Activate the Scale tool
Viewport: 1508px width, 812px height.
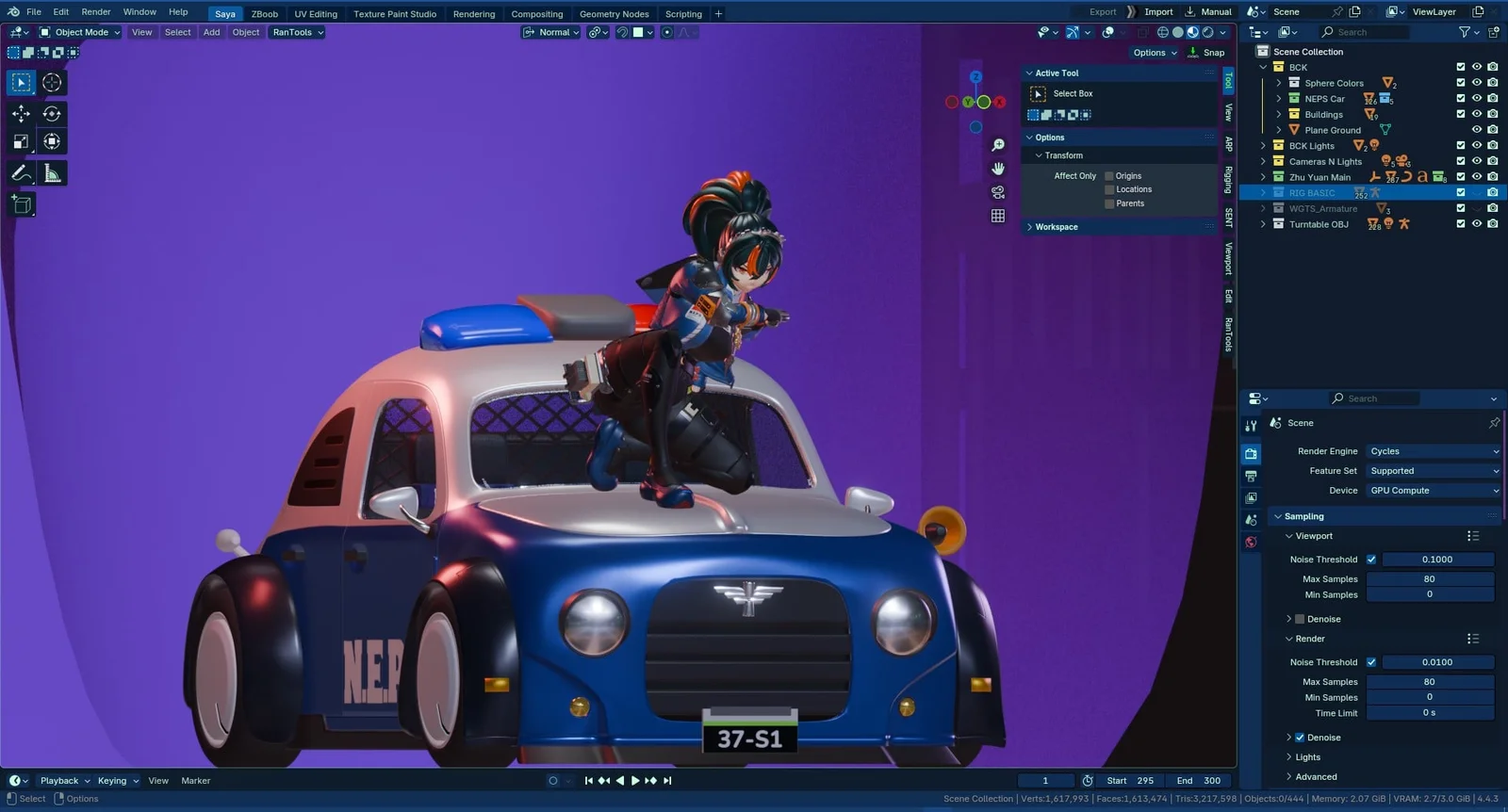[x=21, y=140]
